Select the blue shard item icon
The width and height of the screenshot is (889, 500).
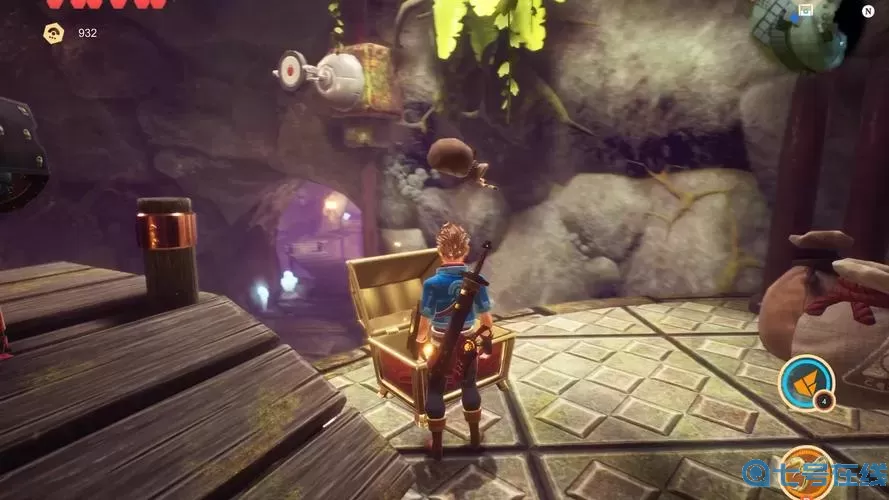[x=808, y=381]
